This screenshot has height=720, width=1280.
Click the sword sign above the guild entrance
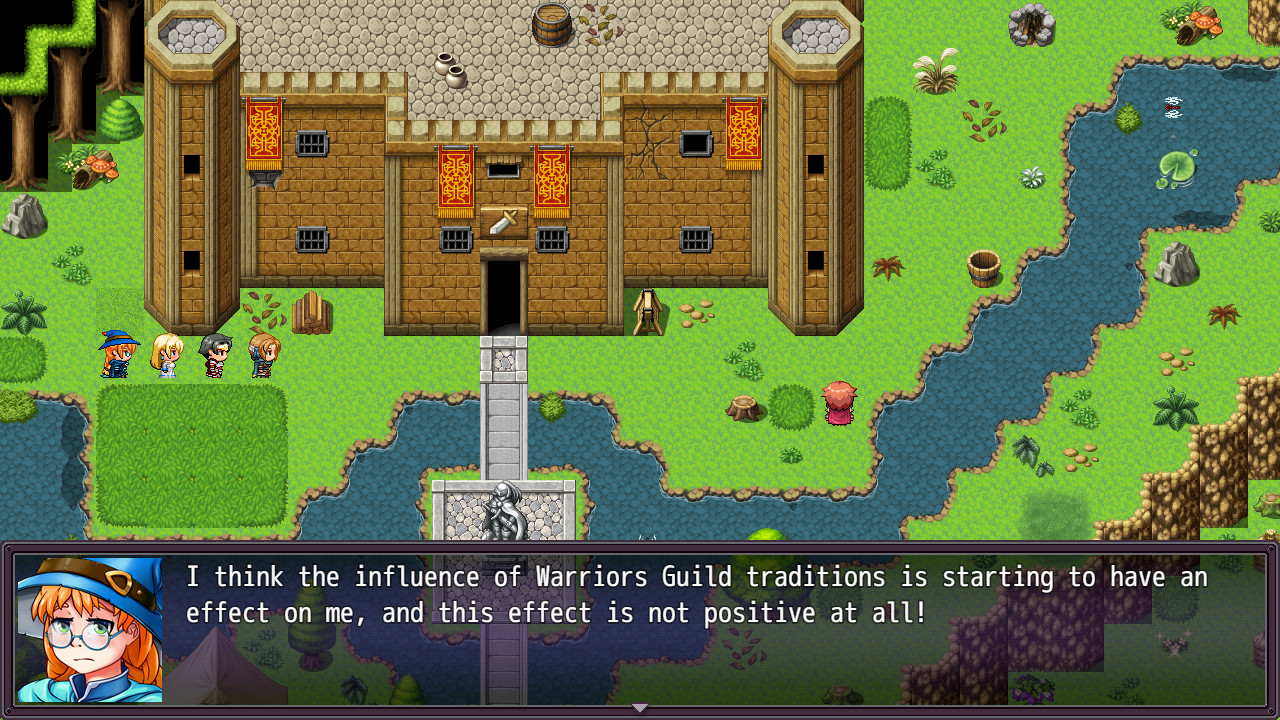502,219
